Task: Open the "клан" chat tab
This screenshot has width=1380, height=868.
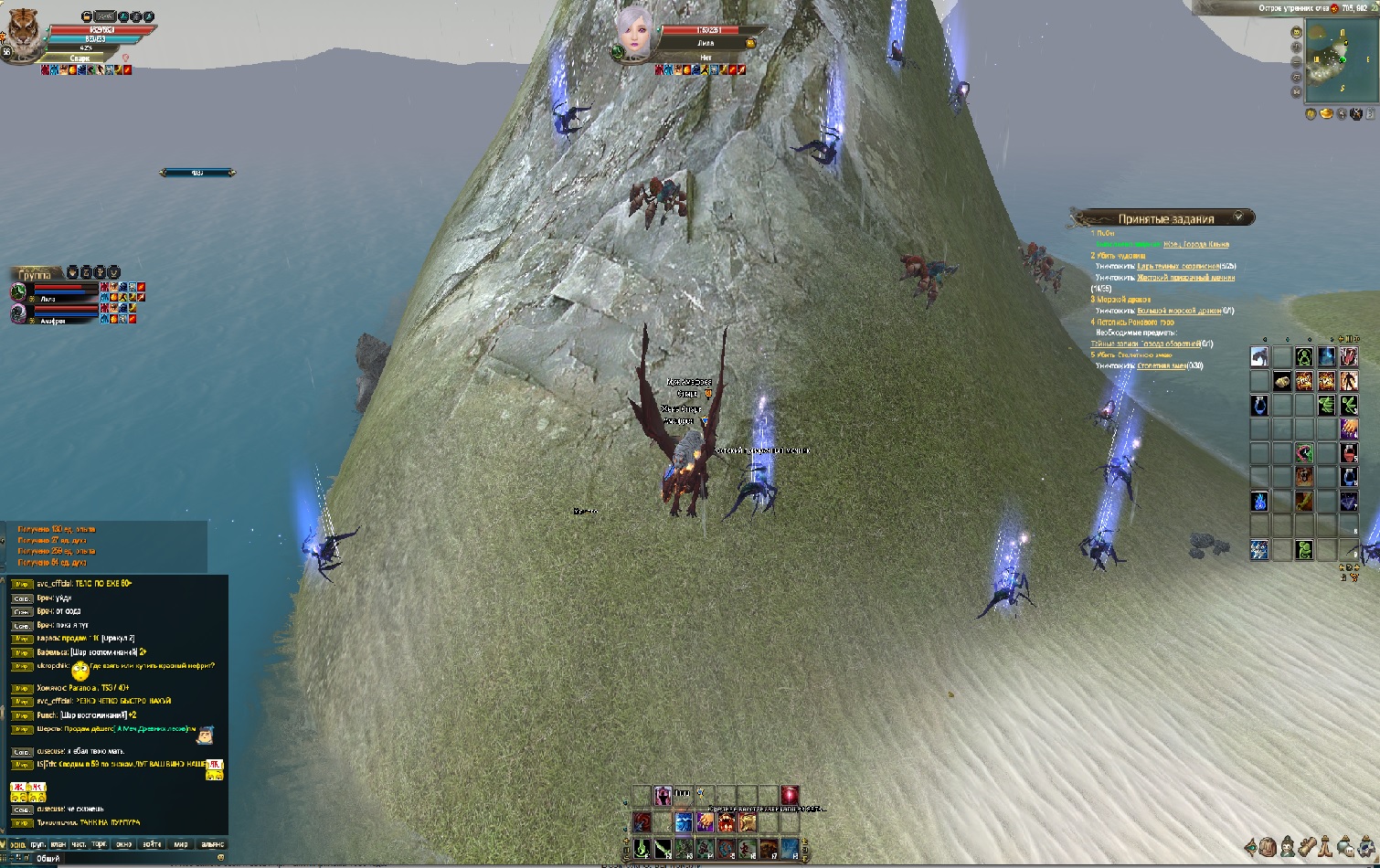Action: [x=58, y=844]
